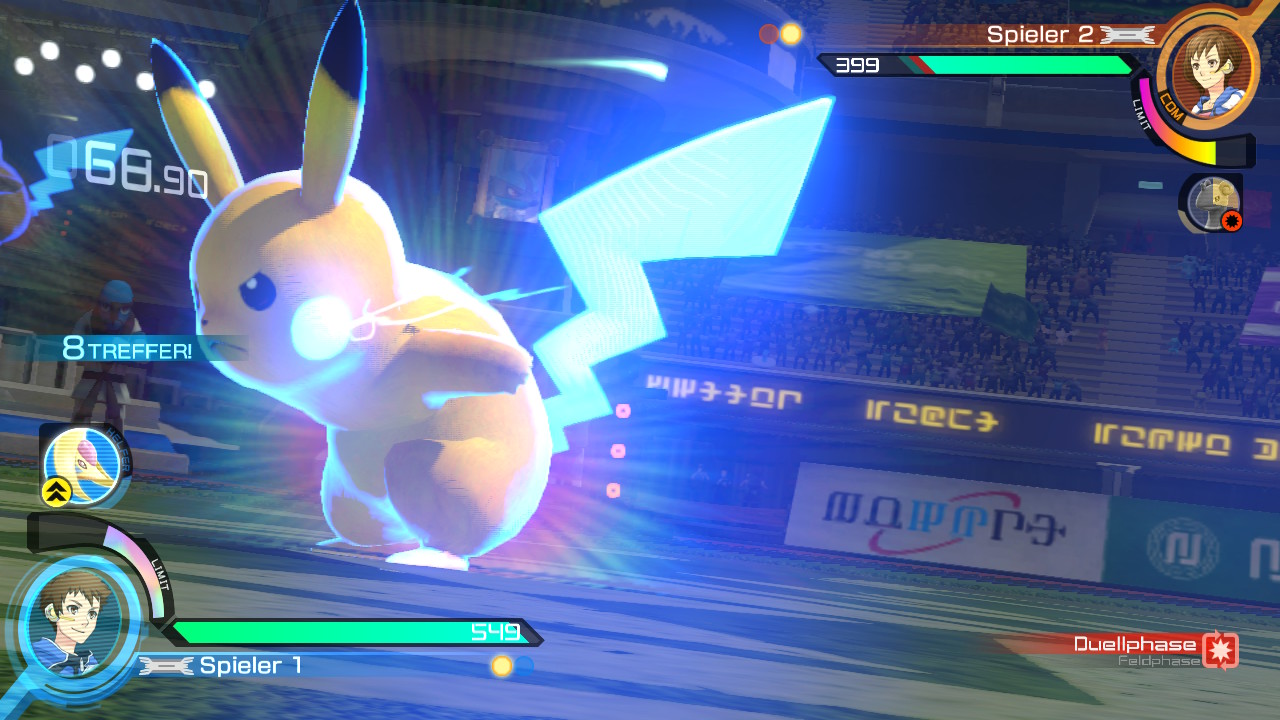Image resolution: width=1280 pixels, height=720 pixels.
Task: Click the red Duellphase burst icon
Action: pyautogui.click(x=1220, y=650)
